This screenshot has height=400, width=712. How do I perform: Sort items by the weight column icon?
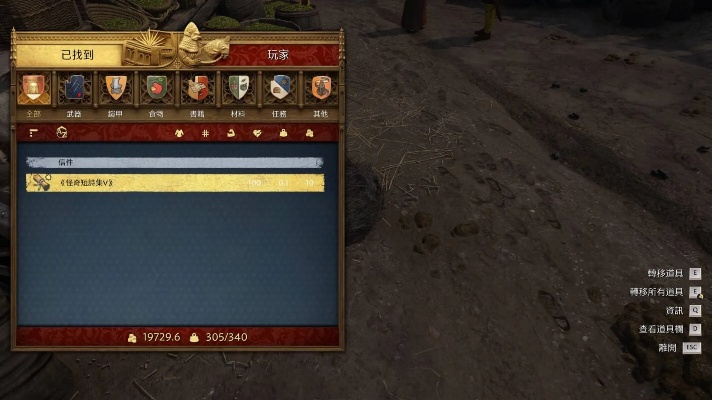pos(283,133)
